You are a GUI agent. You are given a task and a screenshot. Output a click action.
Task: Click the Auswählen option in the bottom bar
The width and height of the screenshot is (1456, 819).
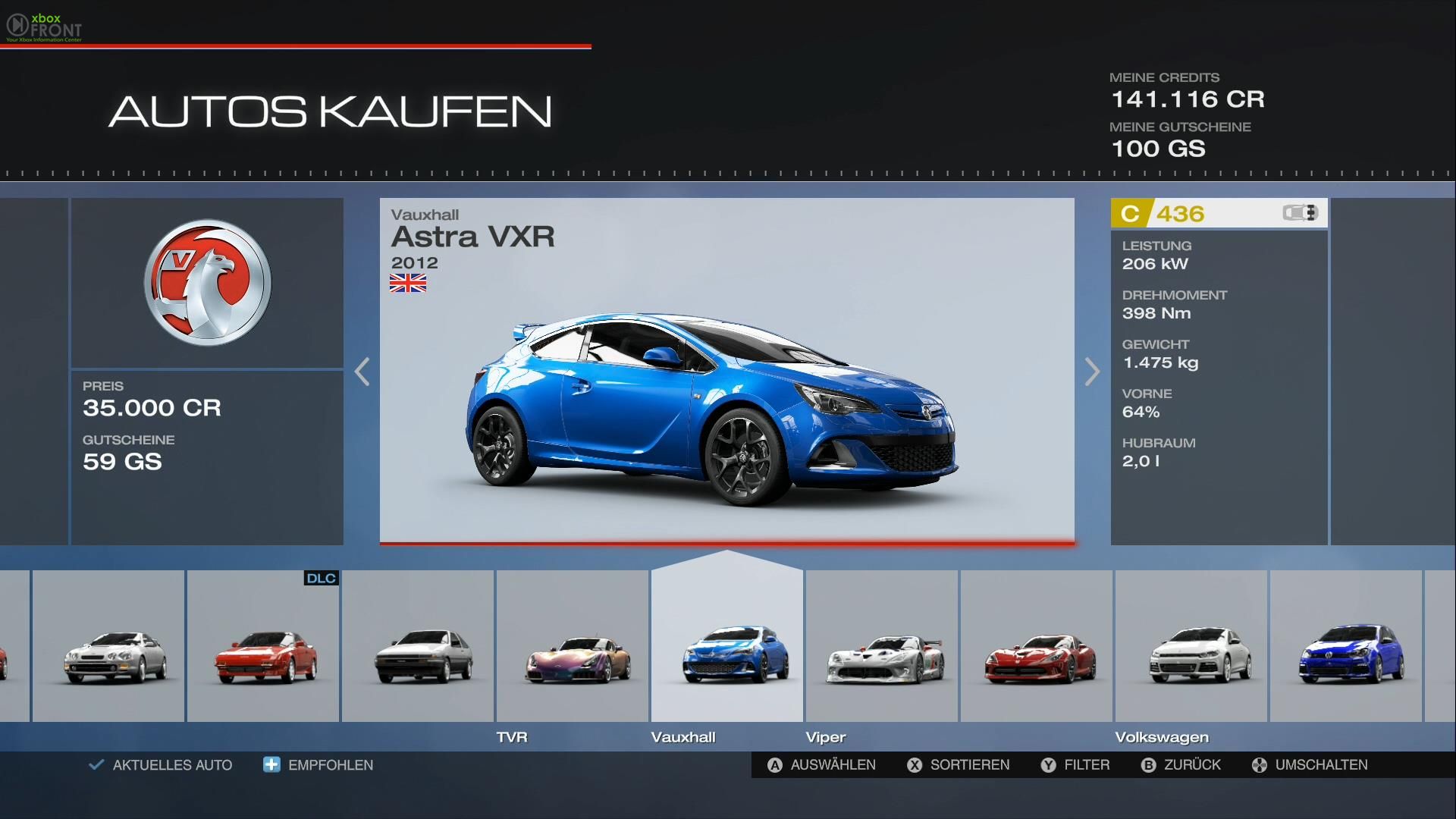tap(822, 765)
